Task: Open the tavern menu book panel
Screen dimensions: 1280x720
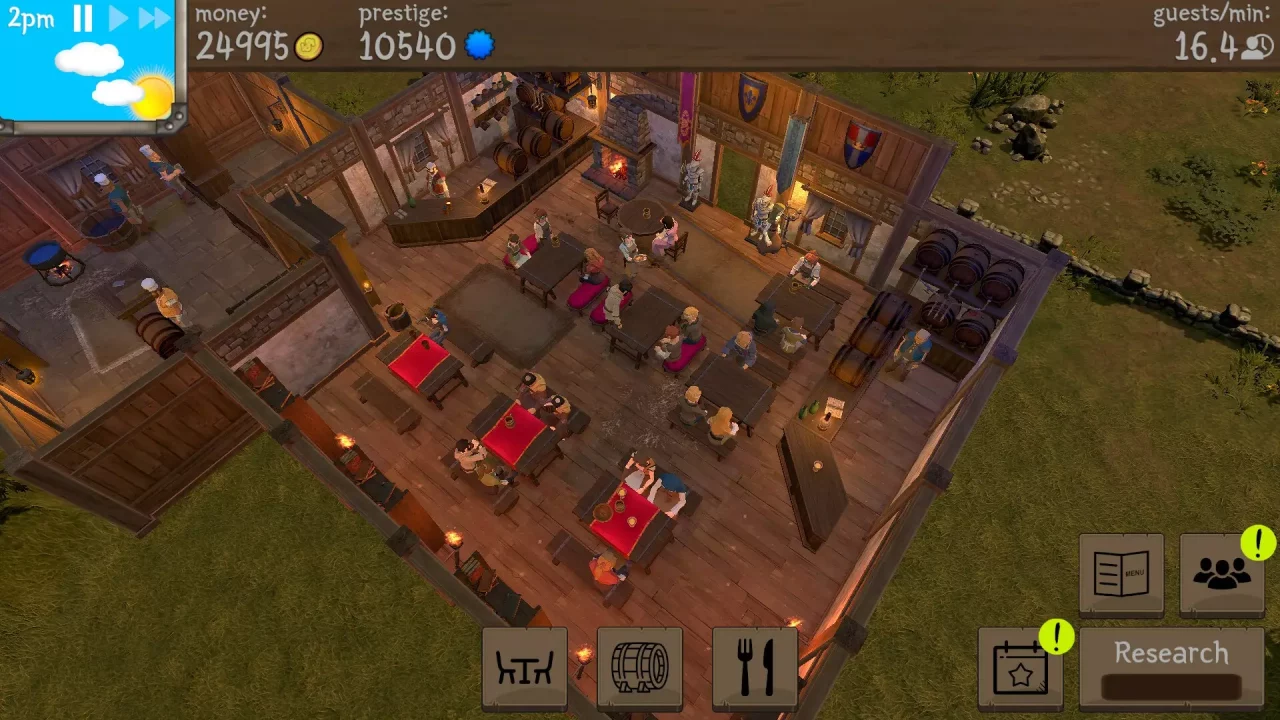Action: tap(1121, 574)
